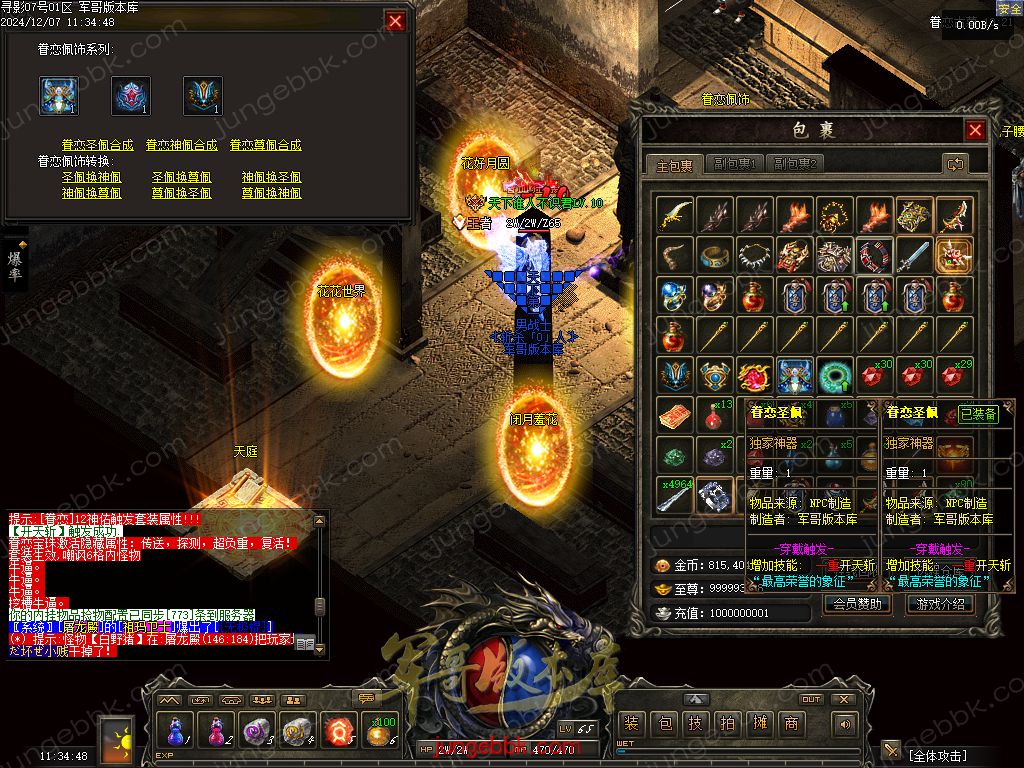Pick the green jade ring item
Screen dimensions: 1024x768
coord(835,375)
